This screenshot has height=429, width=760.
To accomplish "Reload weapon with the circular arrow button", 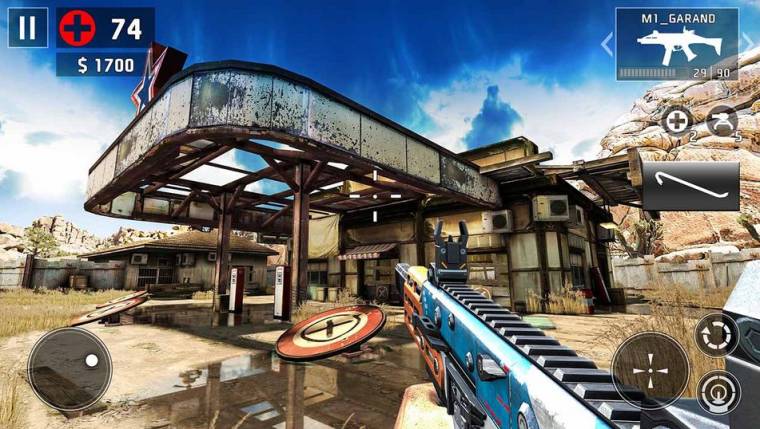I will 717,335.
